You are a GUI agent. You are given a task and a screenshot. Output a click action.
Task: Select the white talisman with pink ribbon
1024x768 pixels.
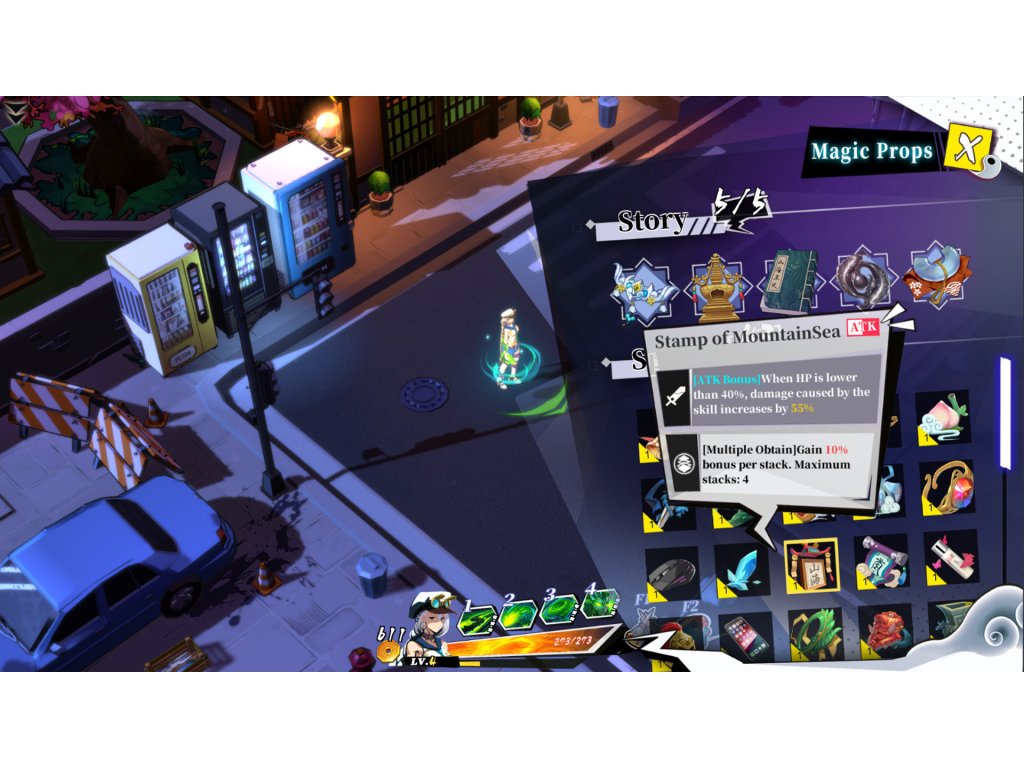tap(949, 559)
